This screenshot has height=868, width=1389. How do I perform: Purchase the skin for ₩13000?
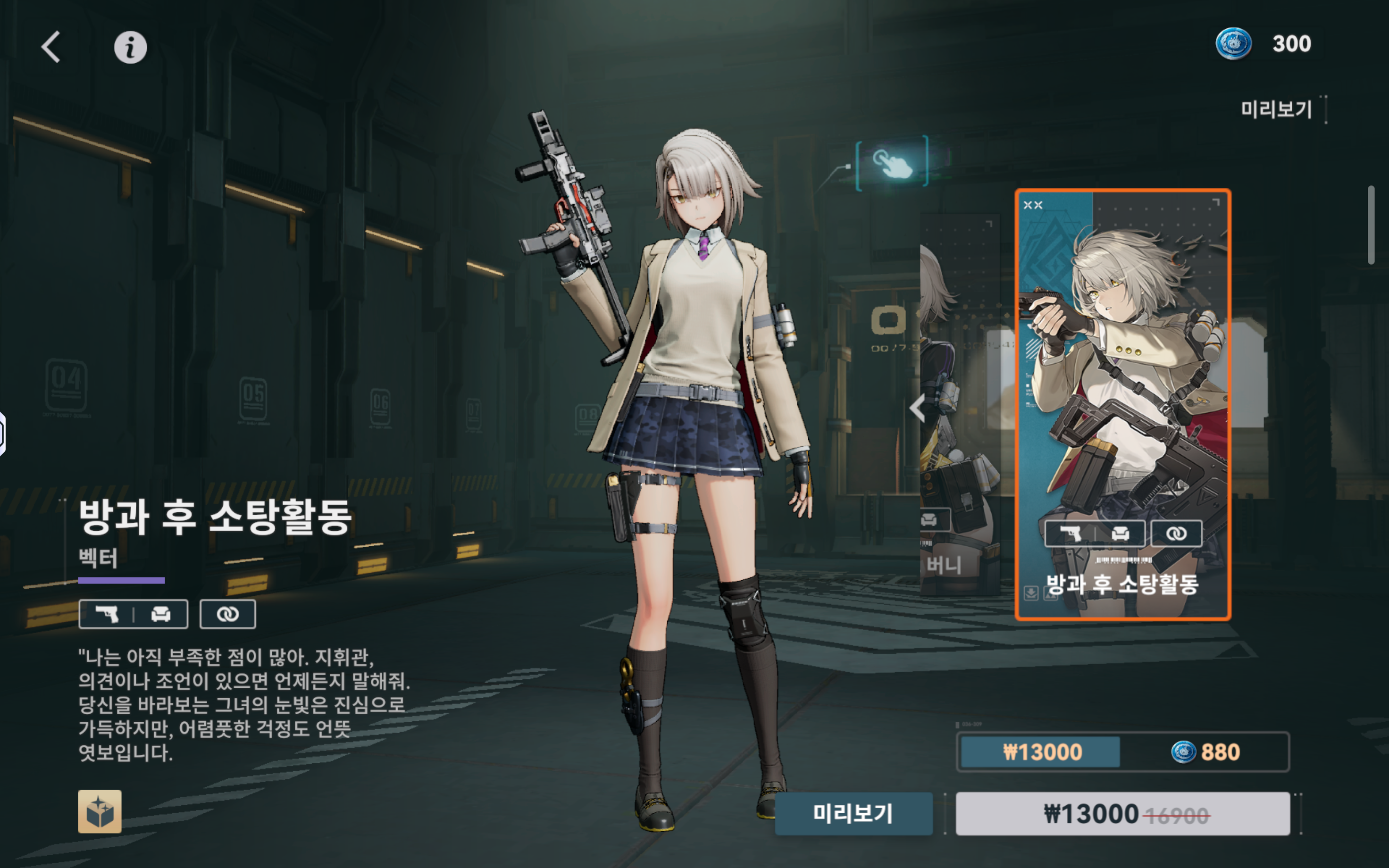1122,813
